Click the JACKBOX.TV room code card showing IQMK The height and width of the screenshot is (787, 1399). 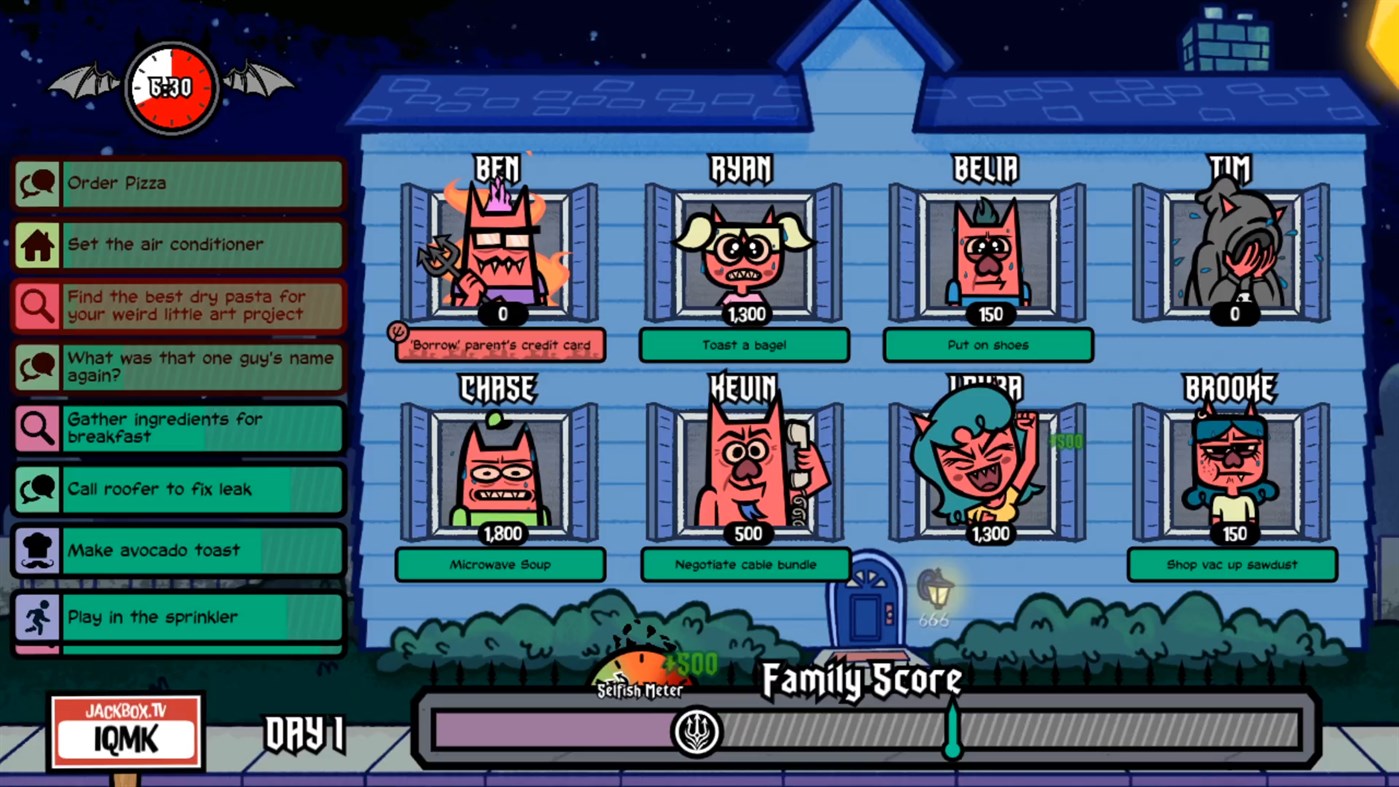pyautogui.click(x=126, y=731)
